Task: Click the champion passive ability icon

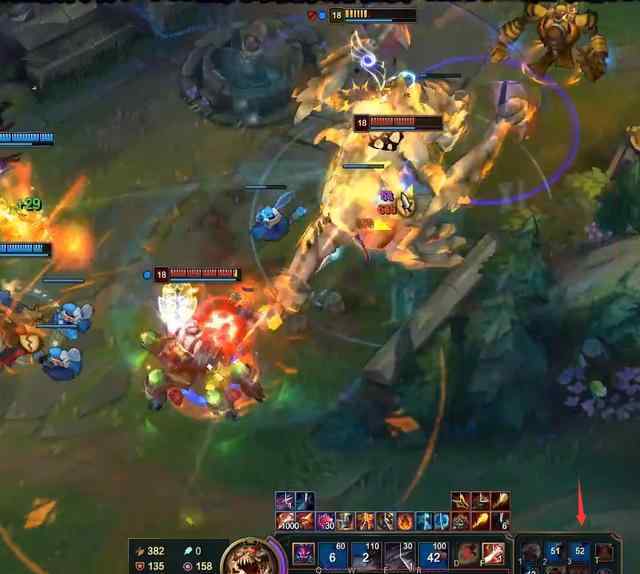Action: click(303, 554)
